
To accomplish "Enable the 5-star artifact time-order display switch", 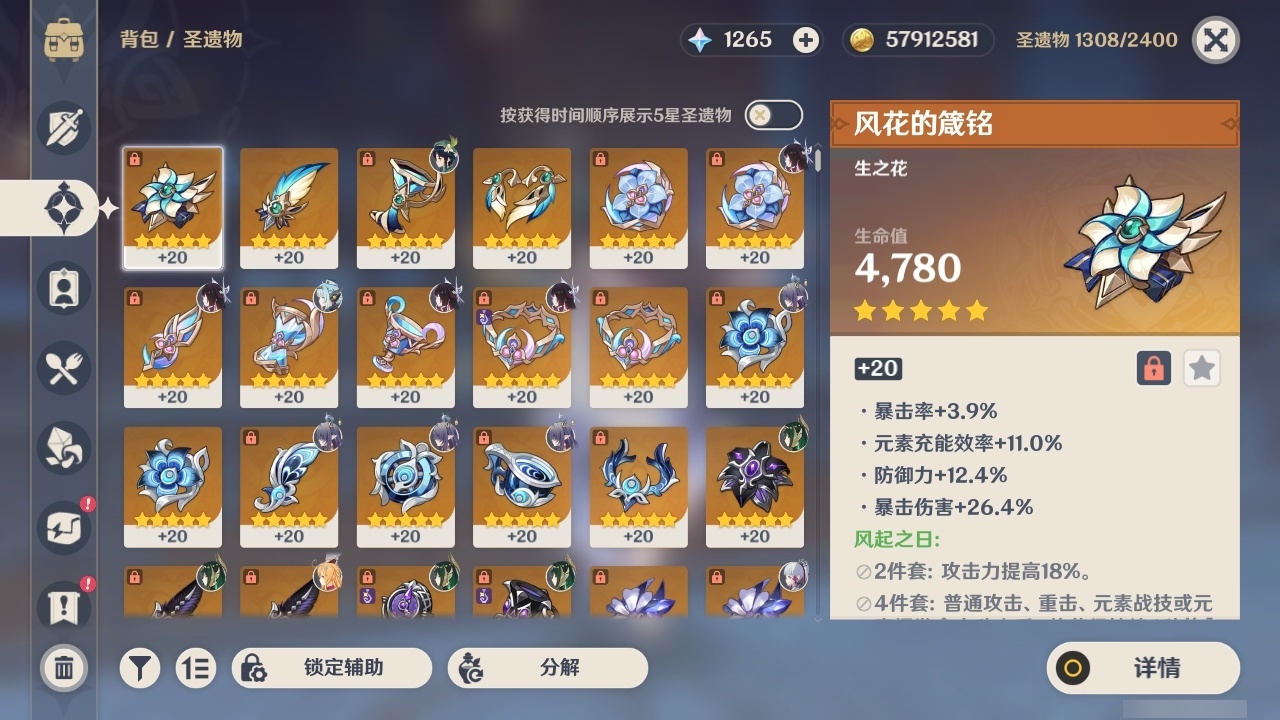I will (771, 115).
